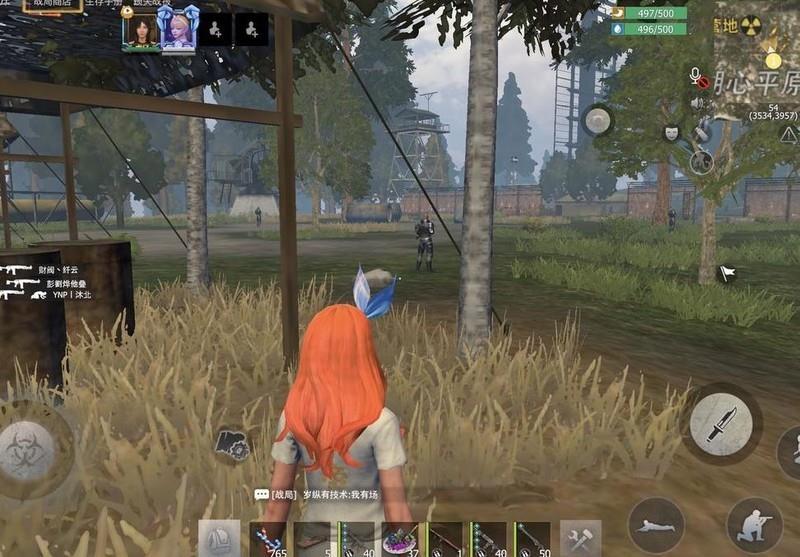This screenshot has width=800, height=557.
Task: Select the blue-bow teammate portrait
Action: (x=178, y=30)
